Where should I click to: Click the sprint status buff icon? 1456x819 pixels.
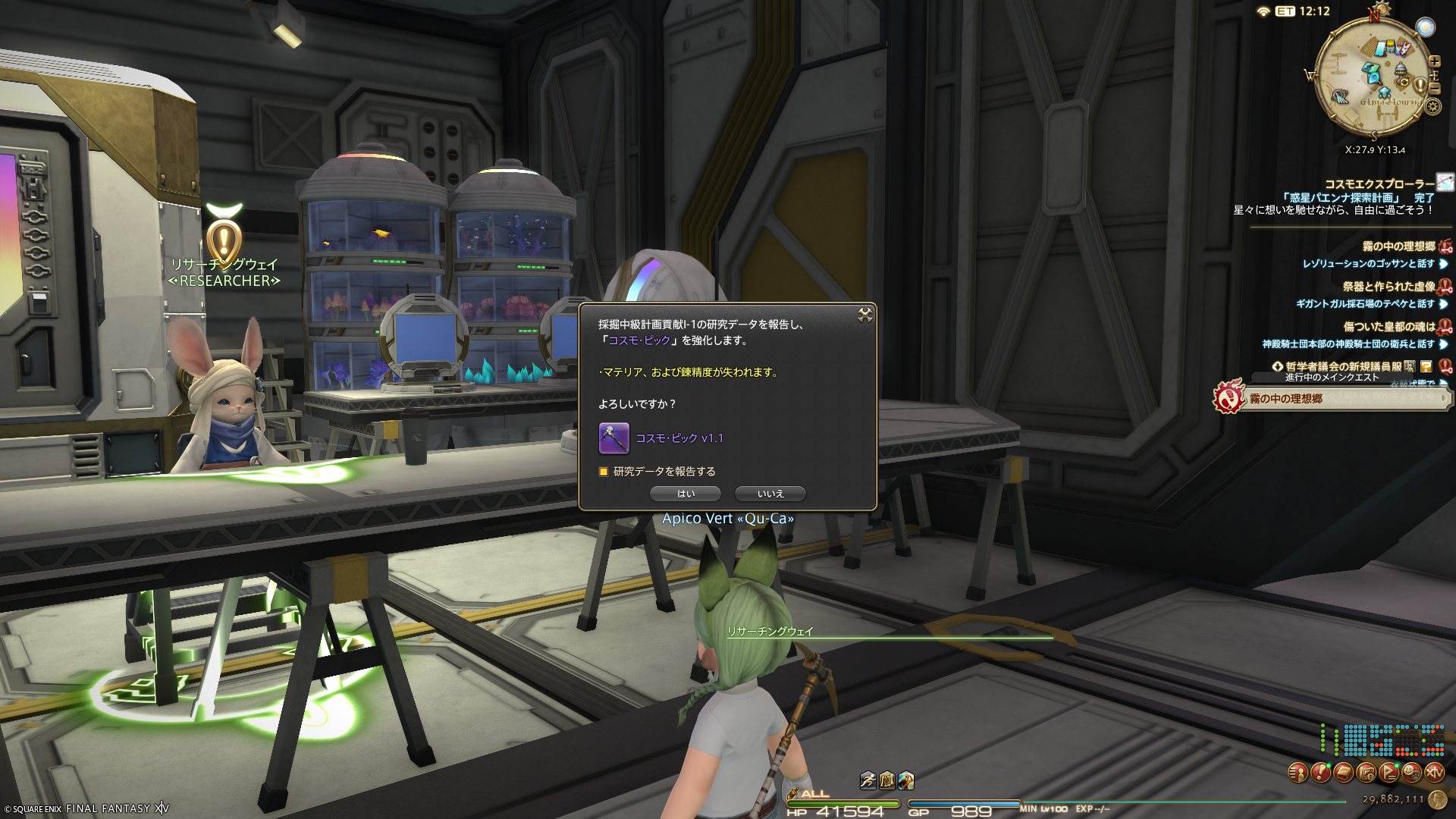[x=868, y=780]
